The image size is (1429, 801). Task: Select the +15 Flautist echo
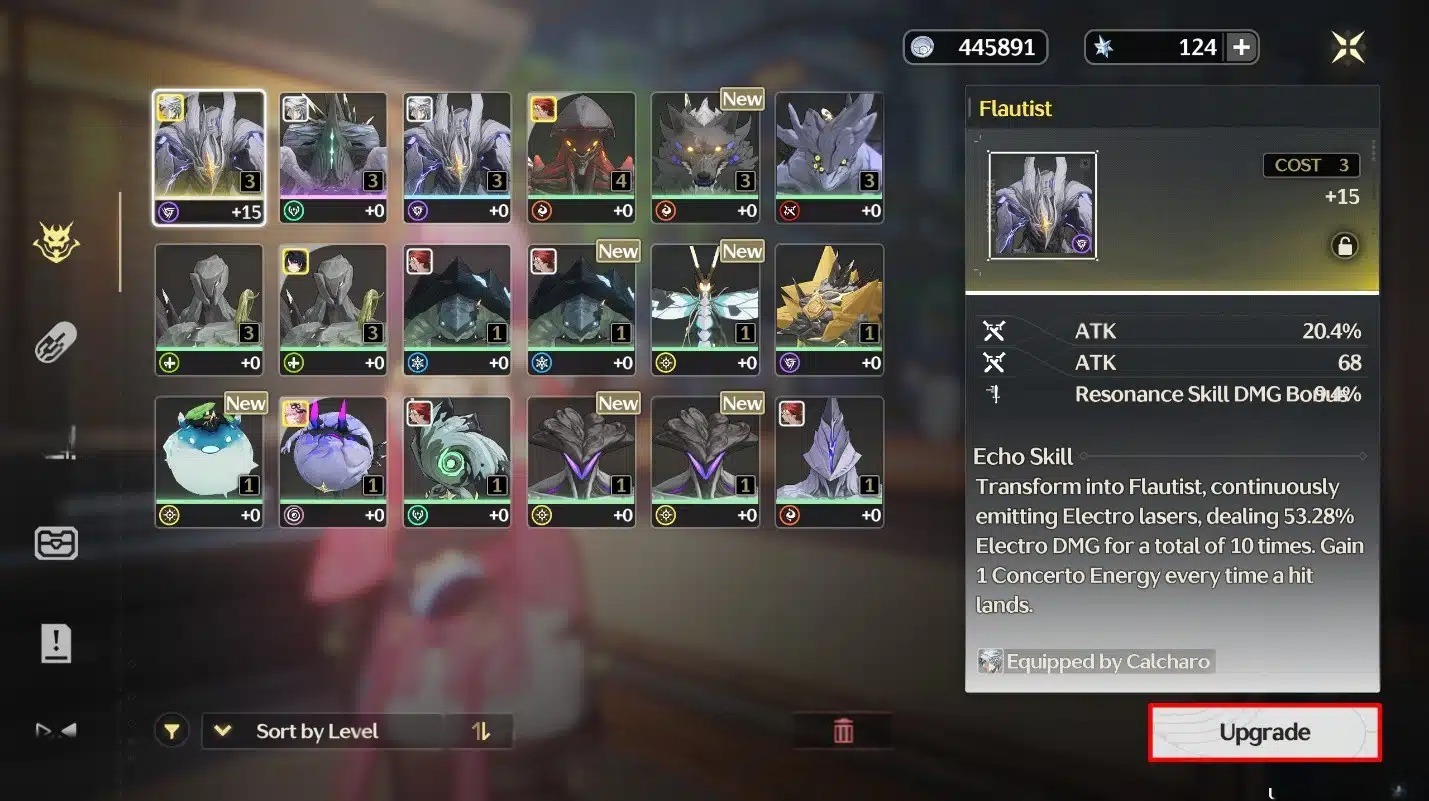click(209, 157)
